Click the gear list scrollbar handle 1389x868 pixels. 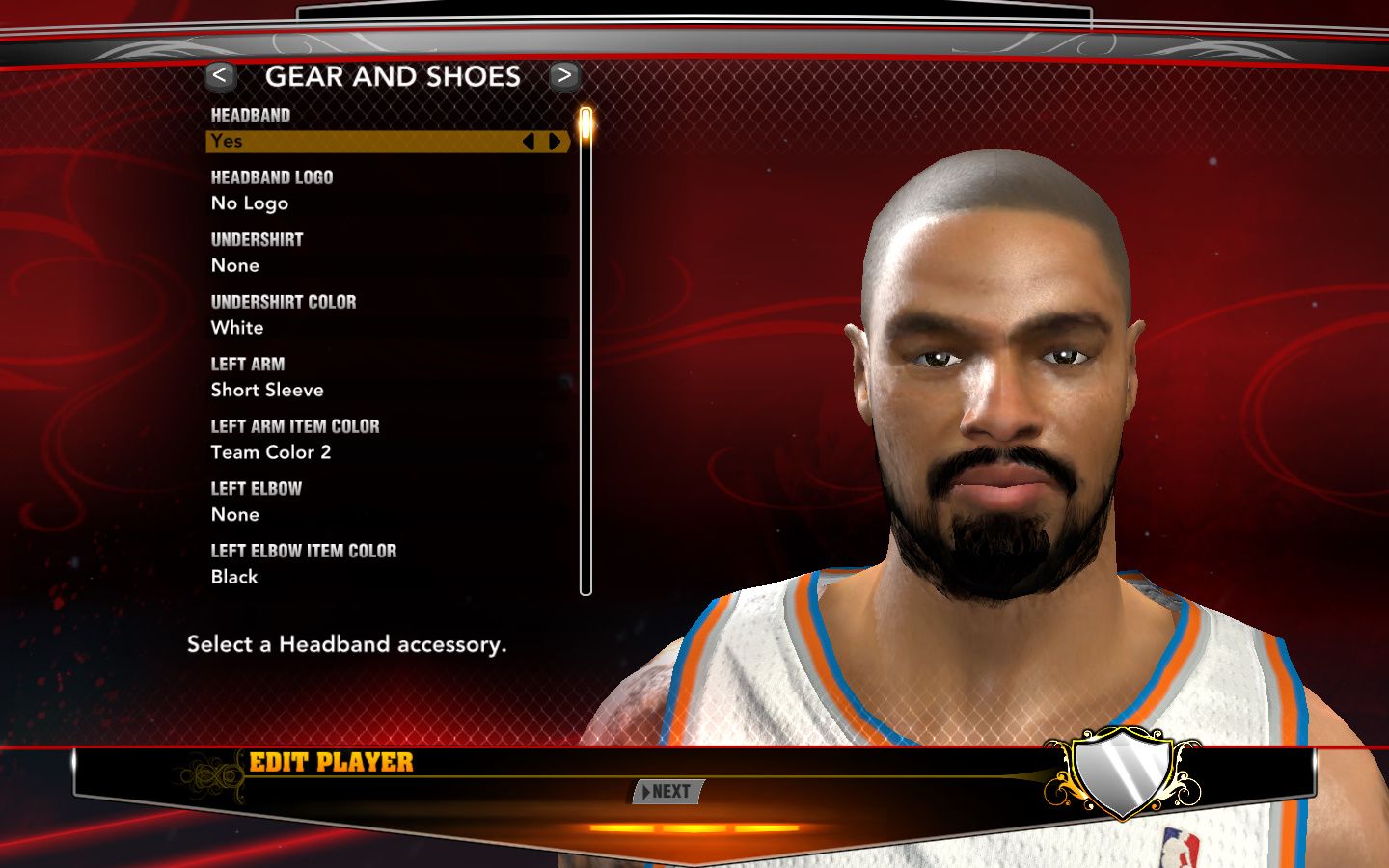click(x=586, y=125)
